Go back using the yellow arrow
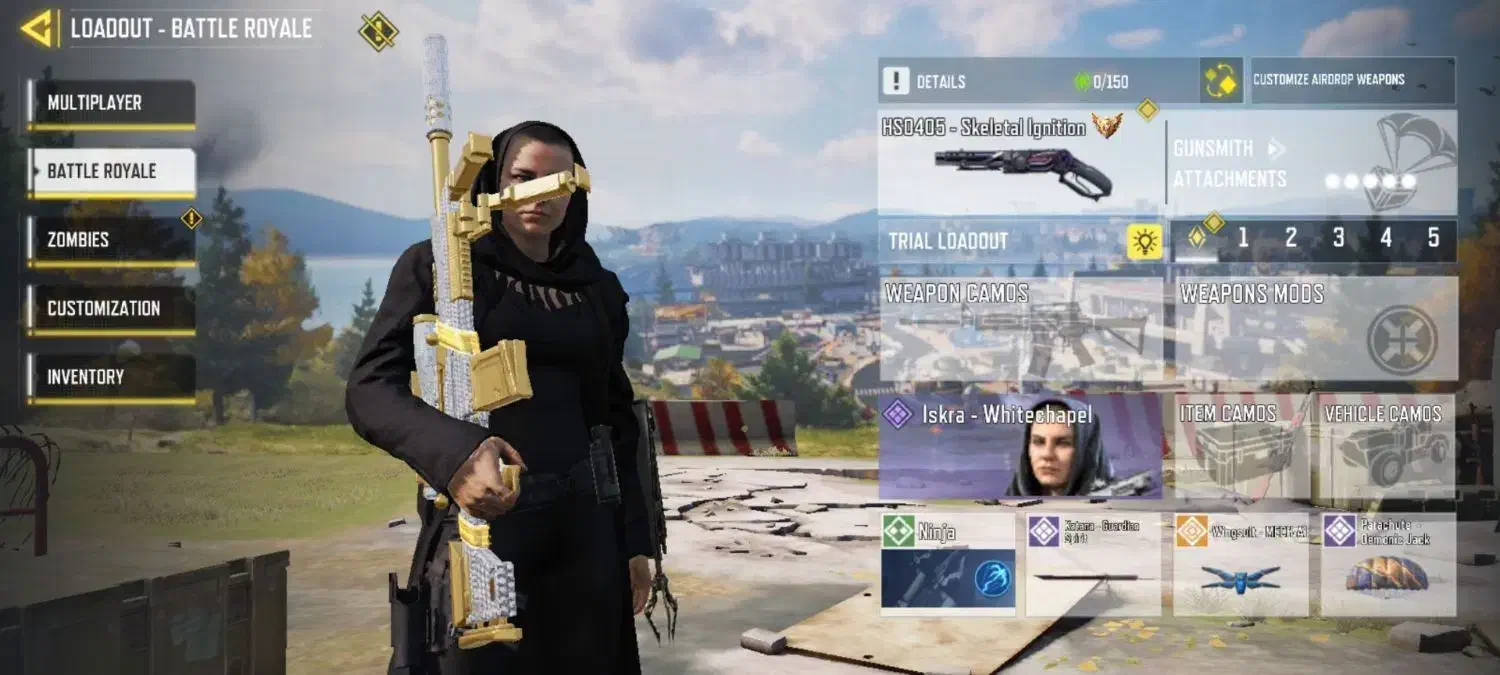The height and width of the screenshot is (675, 1500). (x=38, y=28)
